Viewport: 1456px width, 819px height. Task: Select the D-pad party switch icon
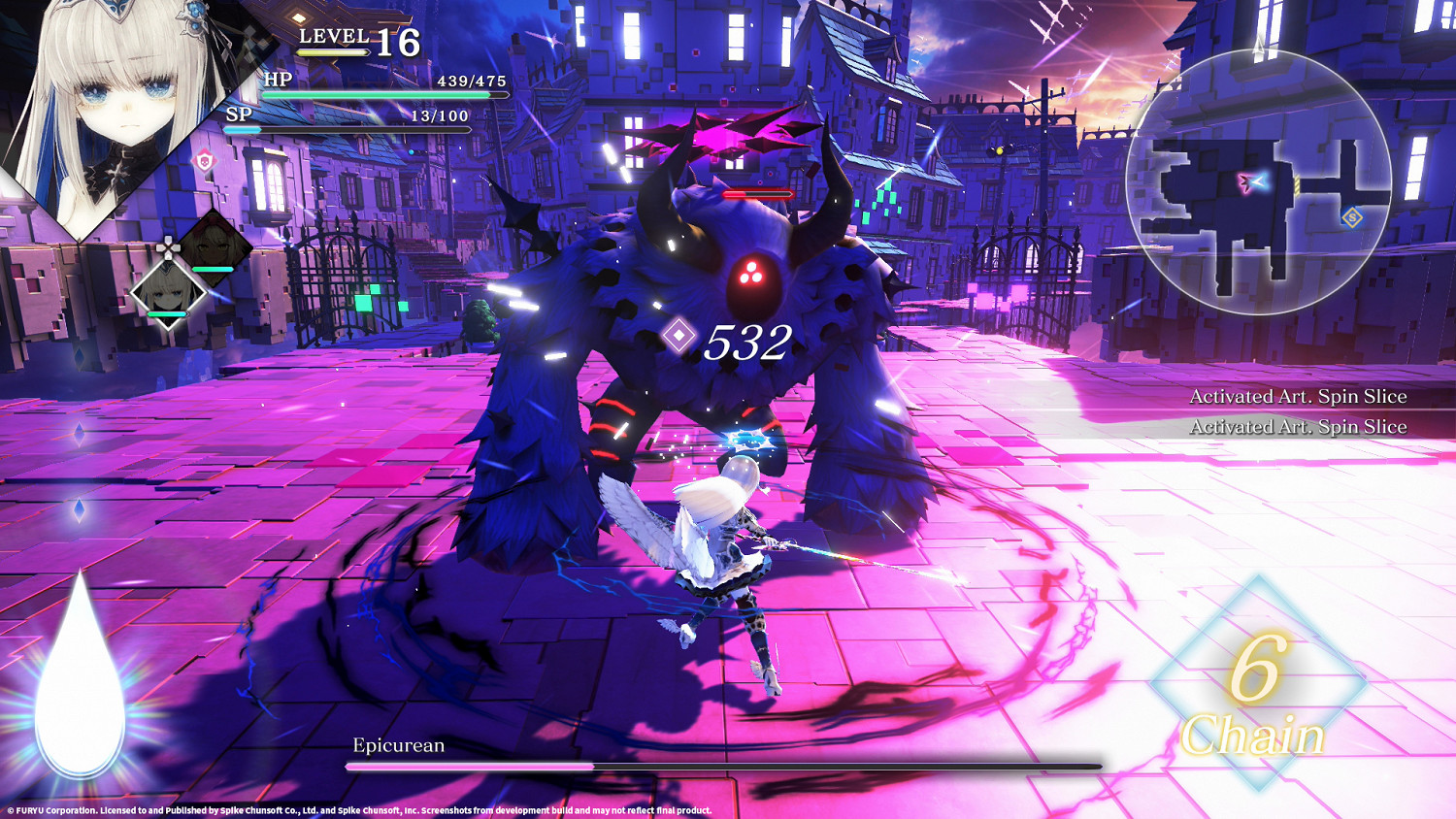pyautogui.click(x=167, y=247)
